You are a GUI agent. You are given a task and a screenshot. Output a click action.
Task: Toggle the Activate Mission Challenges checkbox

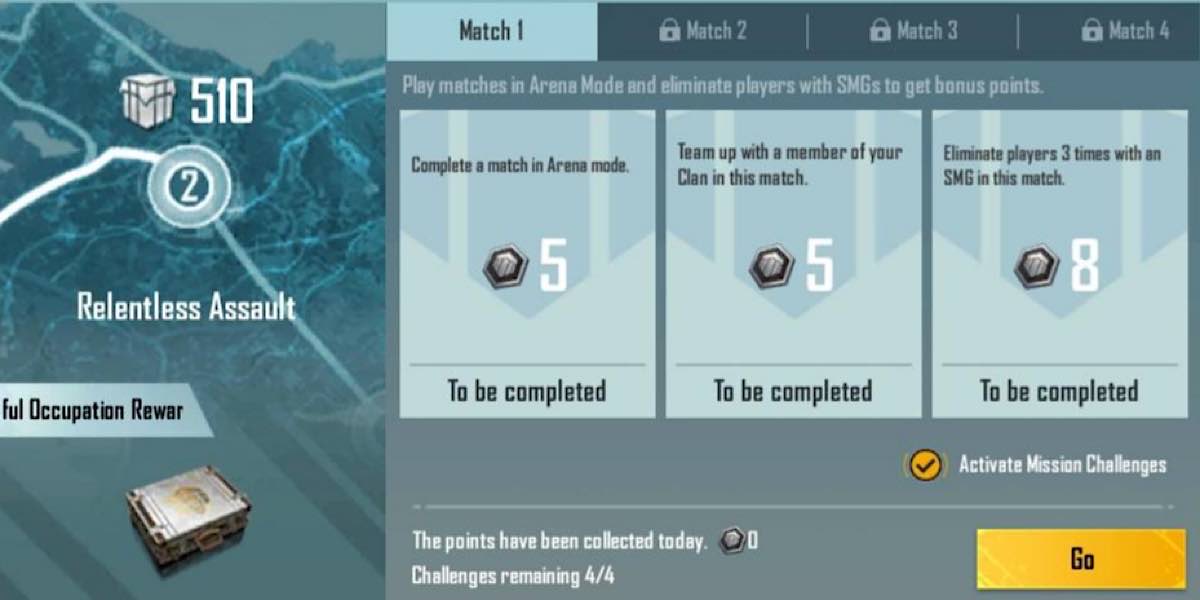926,465
